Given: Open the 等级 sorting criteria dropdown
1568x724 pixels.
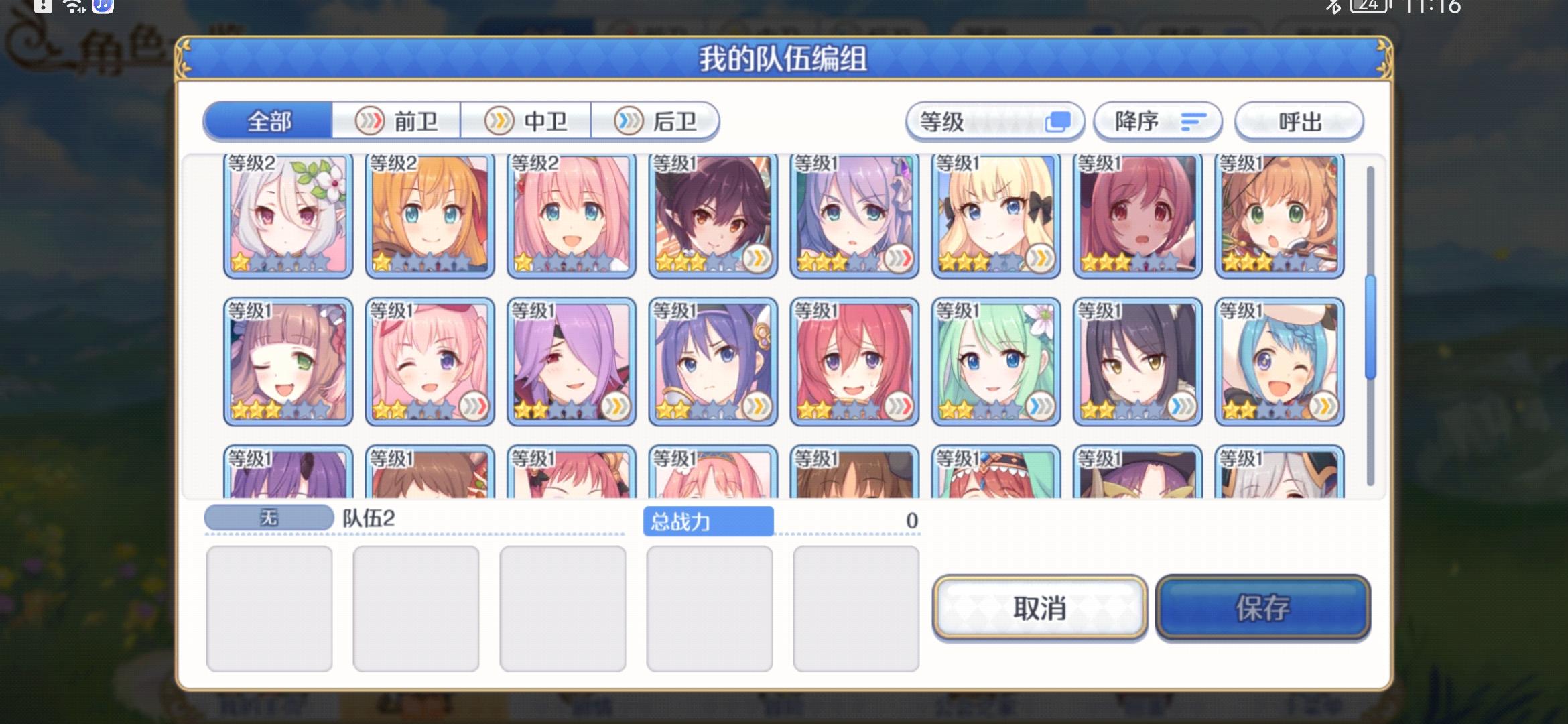Looking at the screenshot, I should [995, 121].
